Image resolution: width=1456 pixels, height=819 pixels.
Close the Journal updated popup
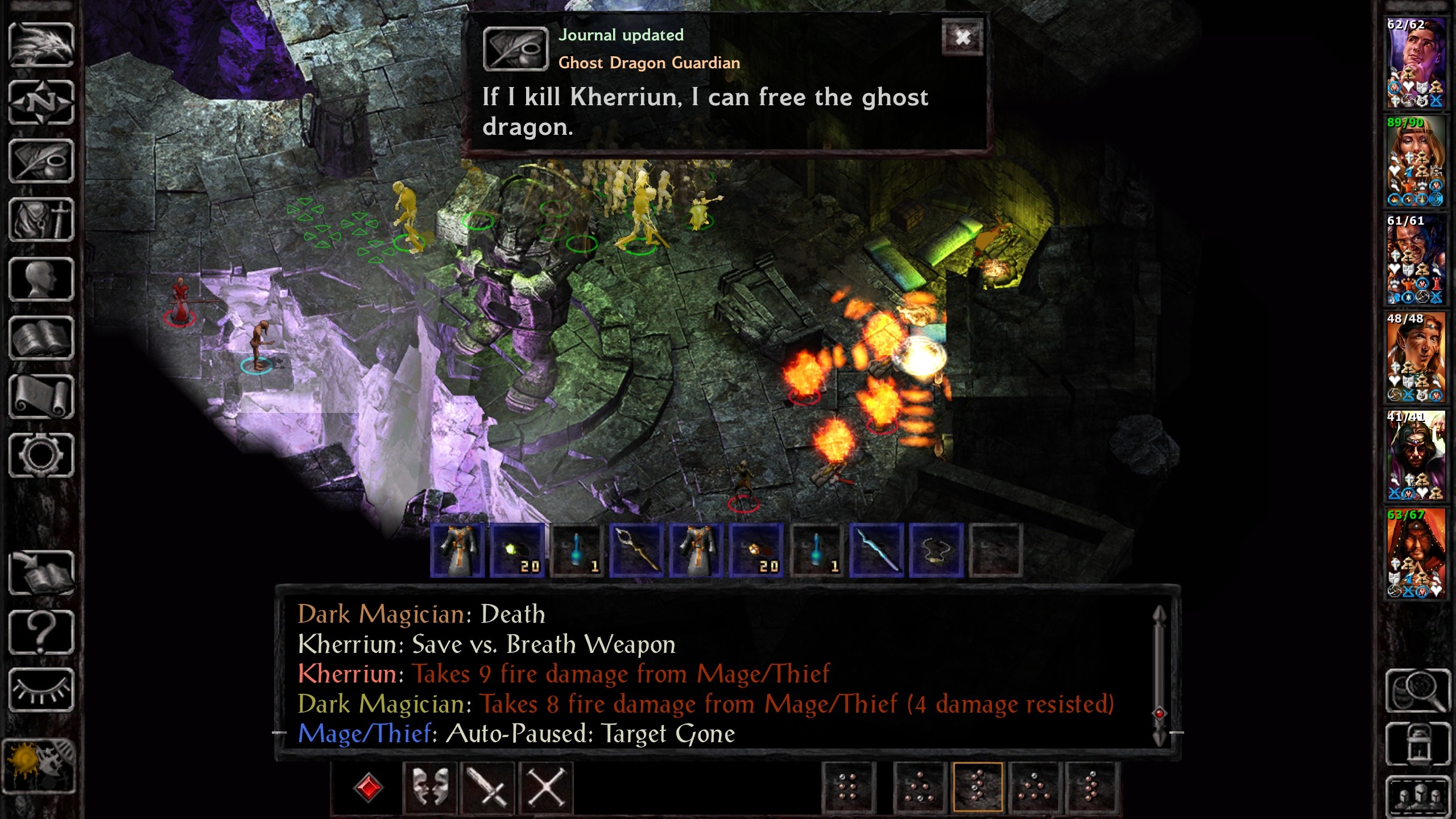coord(962,38)
